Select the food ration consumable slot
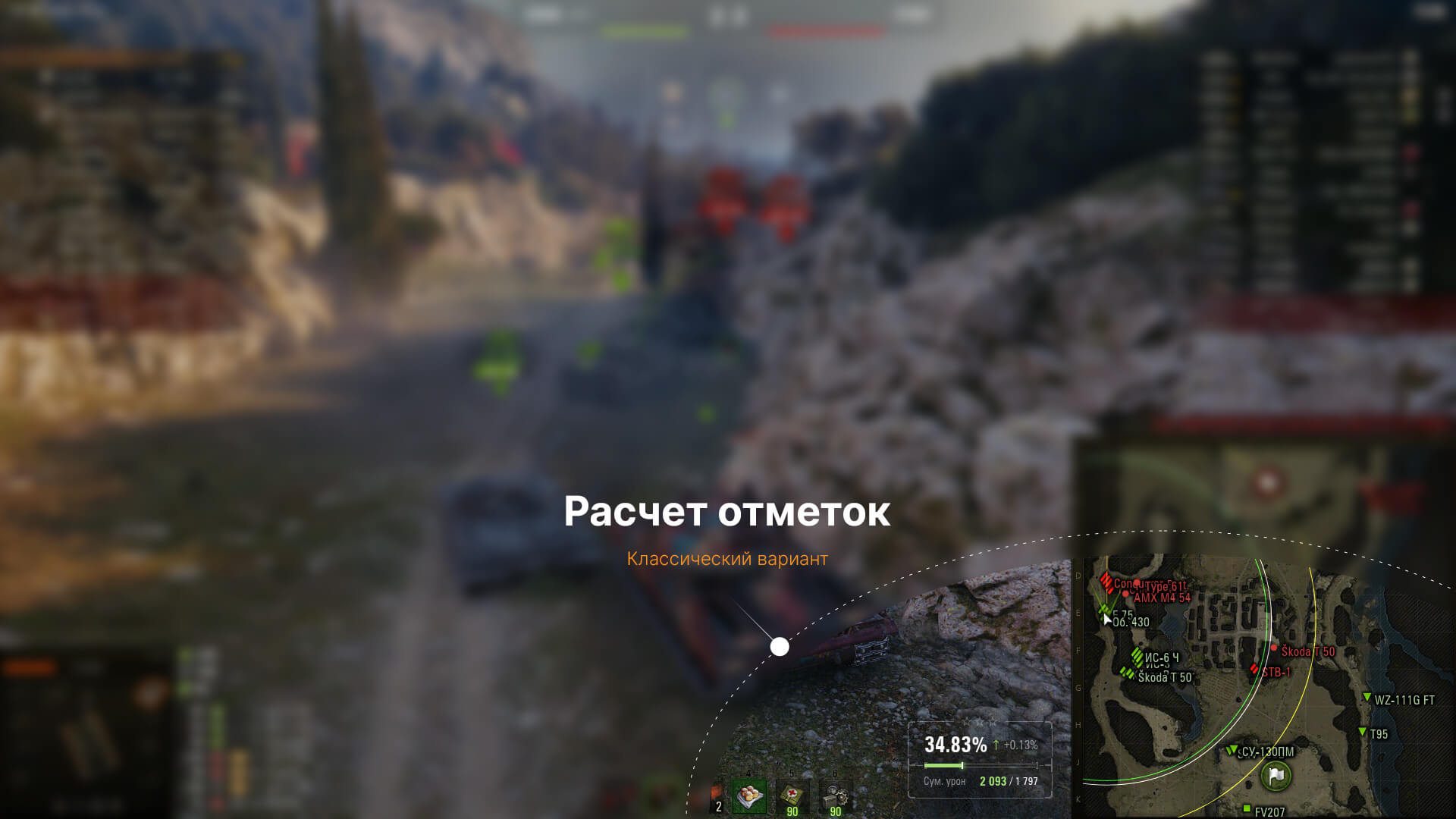 point(749,797)
